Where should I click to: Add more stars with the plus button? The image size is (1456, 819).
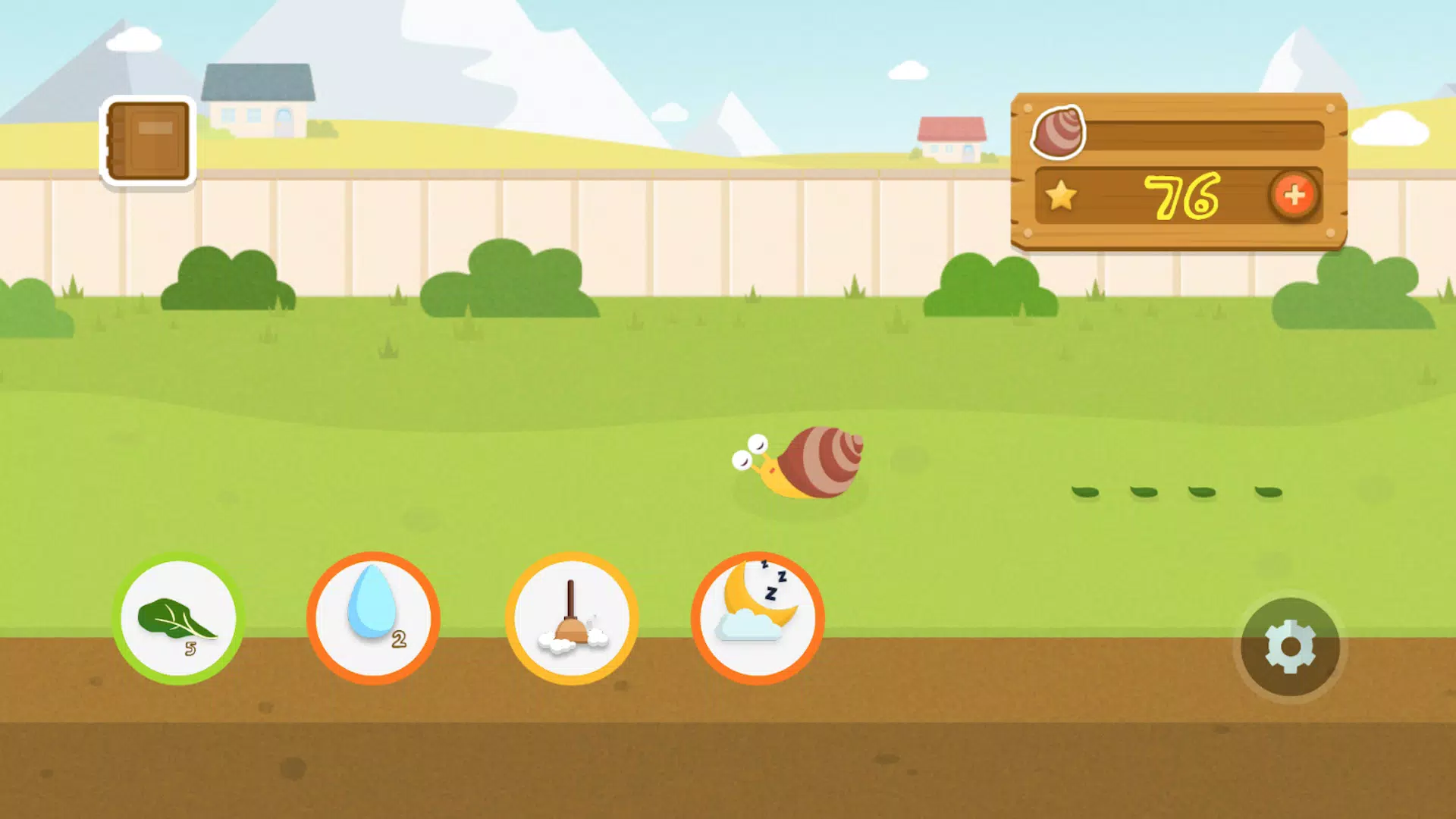pos(1294,196)
